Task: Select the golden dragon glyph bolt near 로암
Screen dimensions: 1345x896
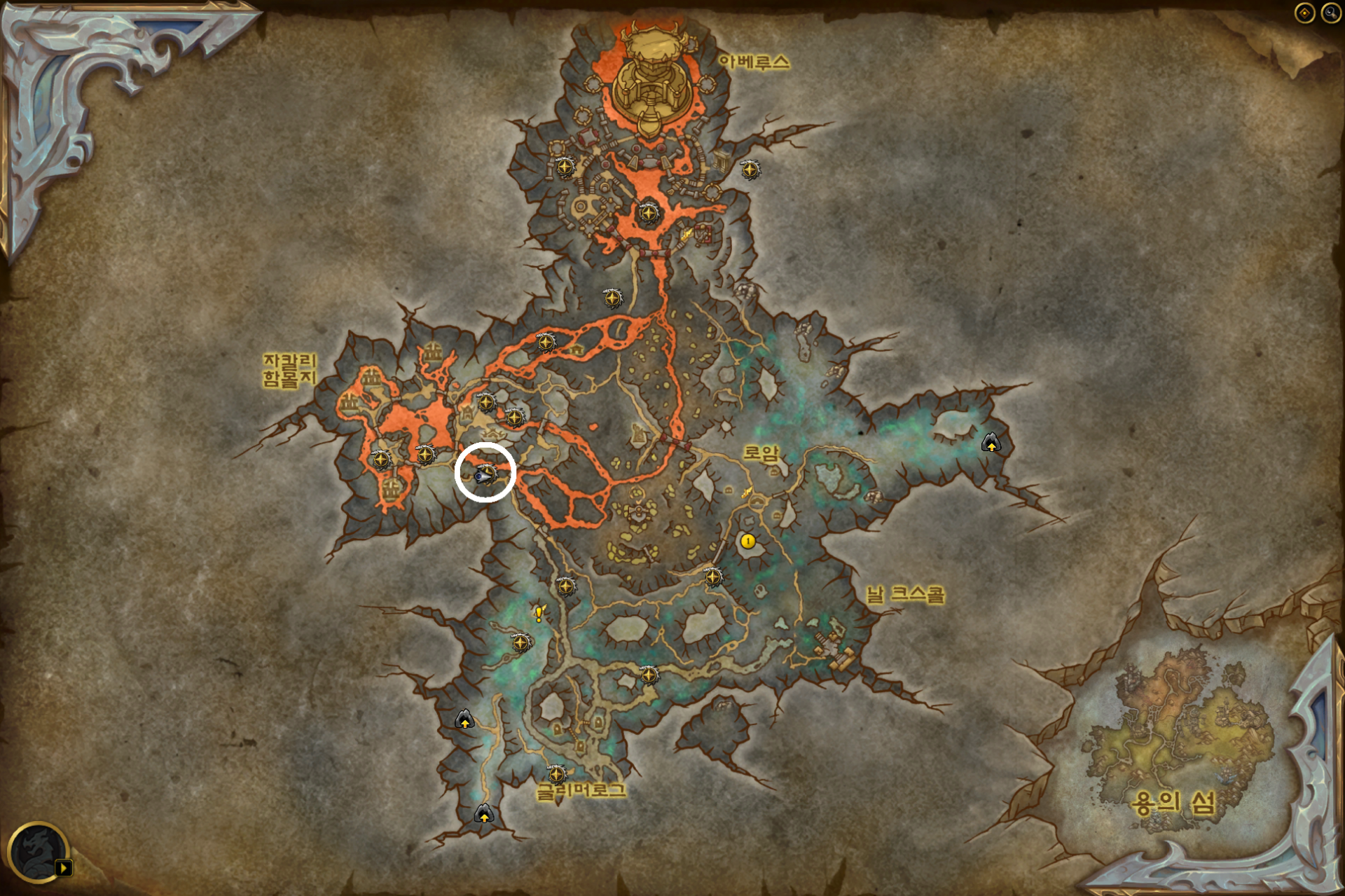Action: (x=746, y=493)
